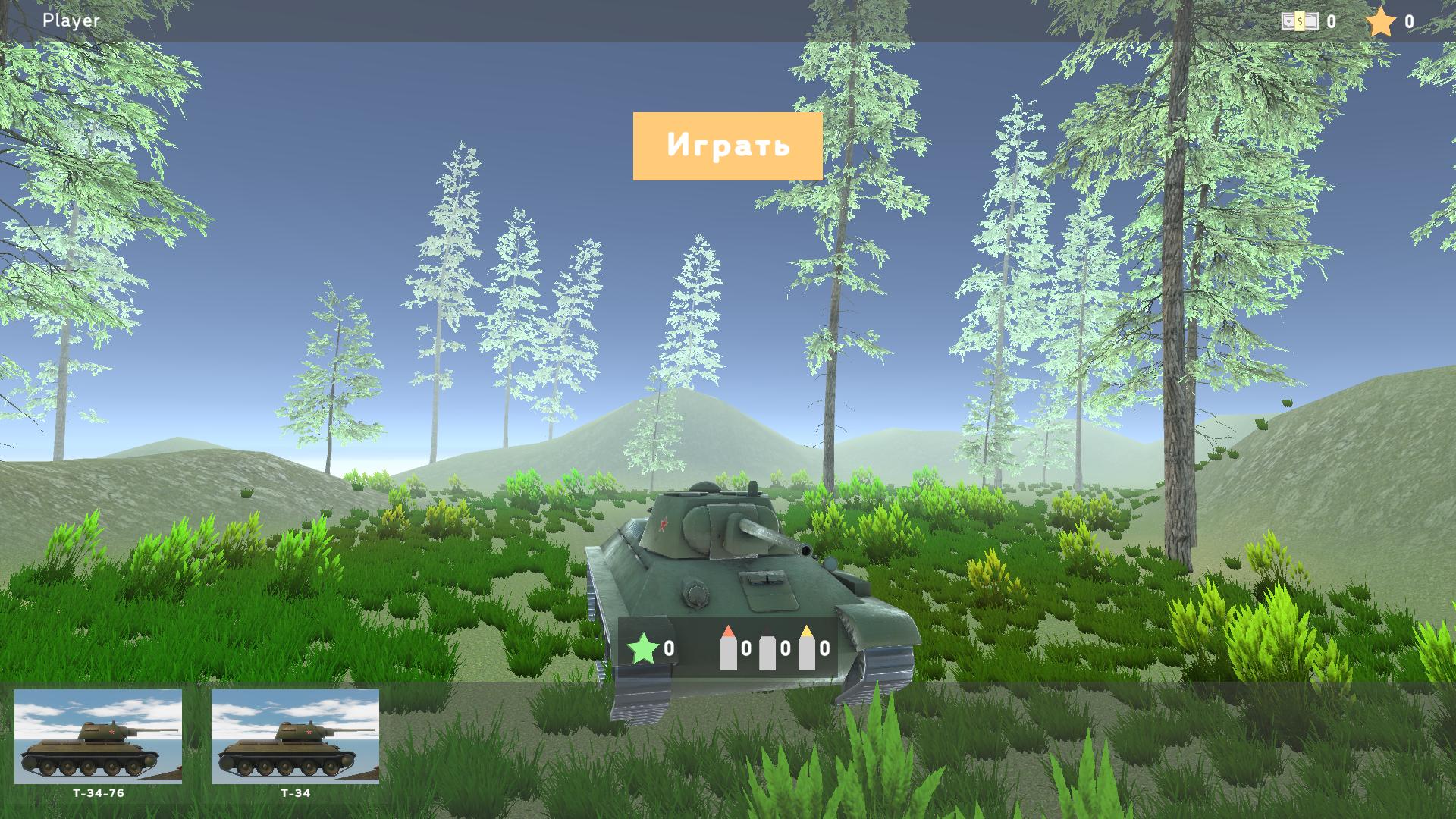Select the plain gray shell ammo icon

(768, 649)
